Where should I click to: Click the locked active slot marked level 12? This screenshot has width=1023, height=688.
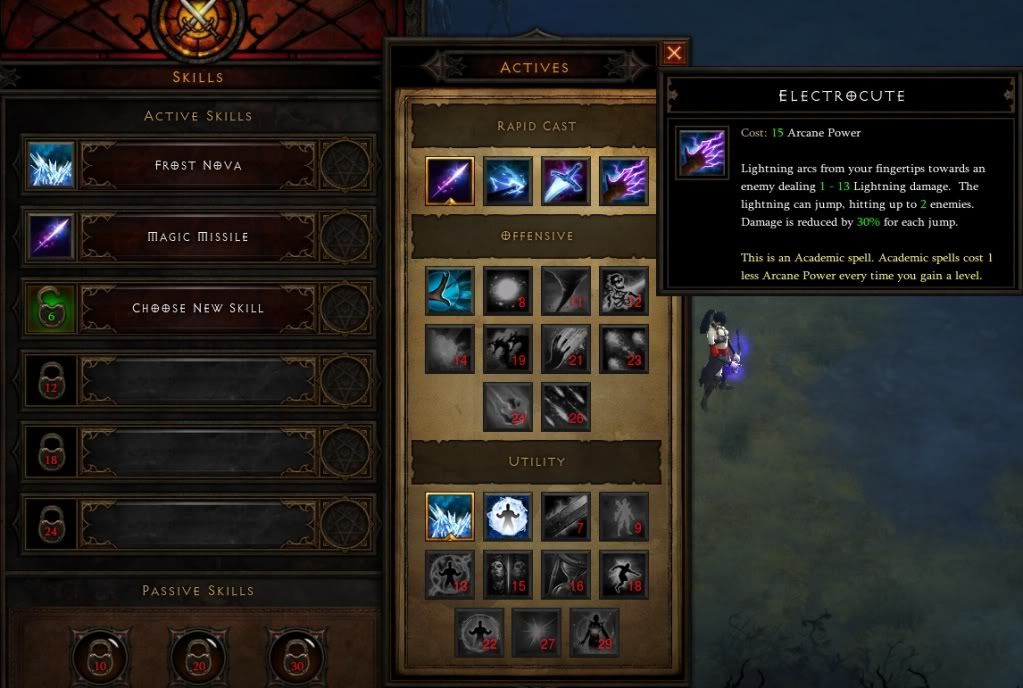pos(52,380)
